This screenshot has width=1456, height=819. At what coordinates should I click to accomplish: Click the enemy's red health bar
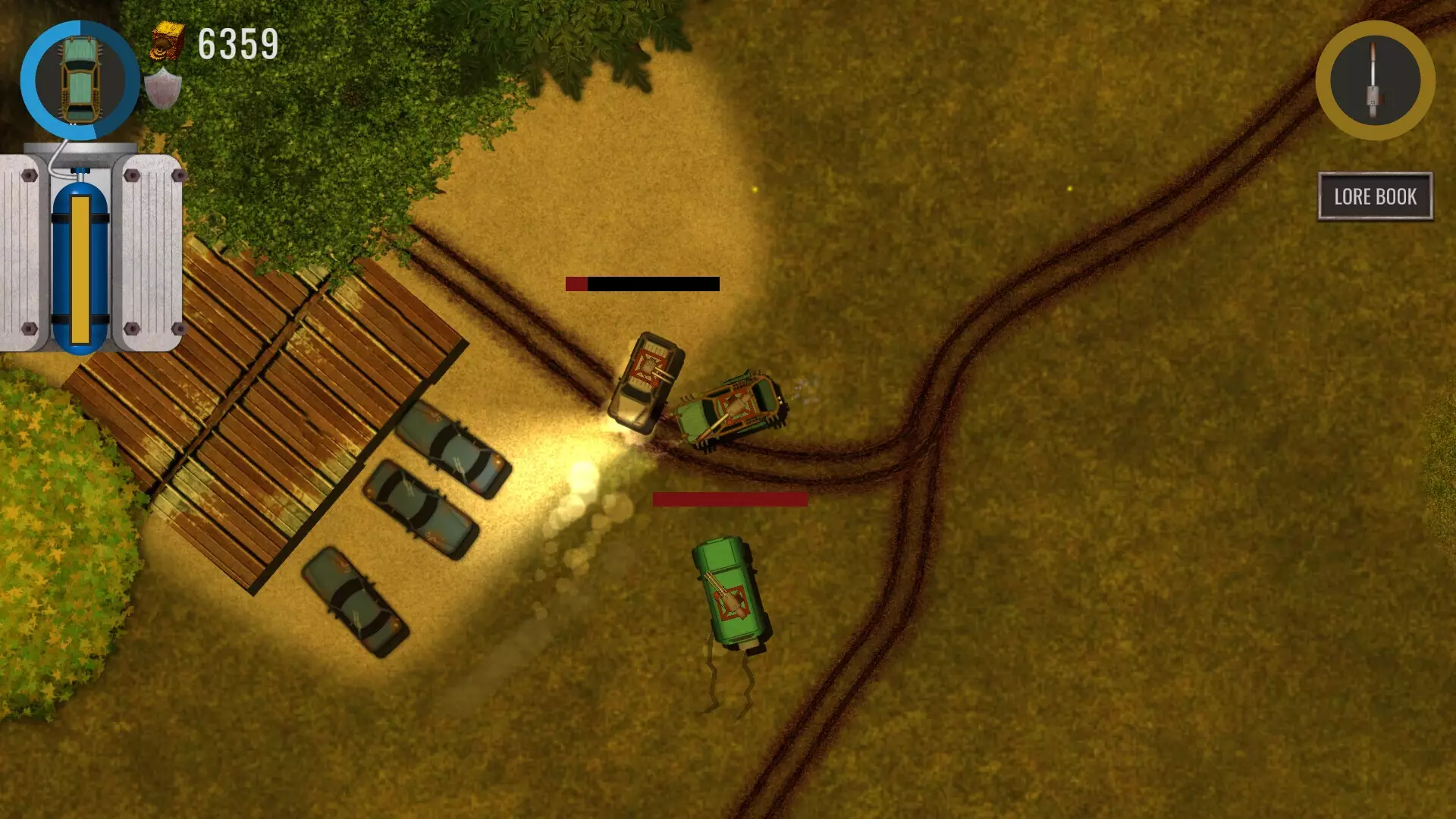click(730, 500)
